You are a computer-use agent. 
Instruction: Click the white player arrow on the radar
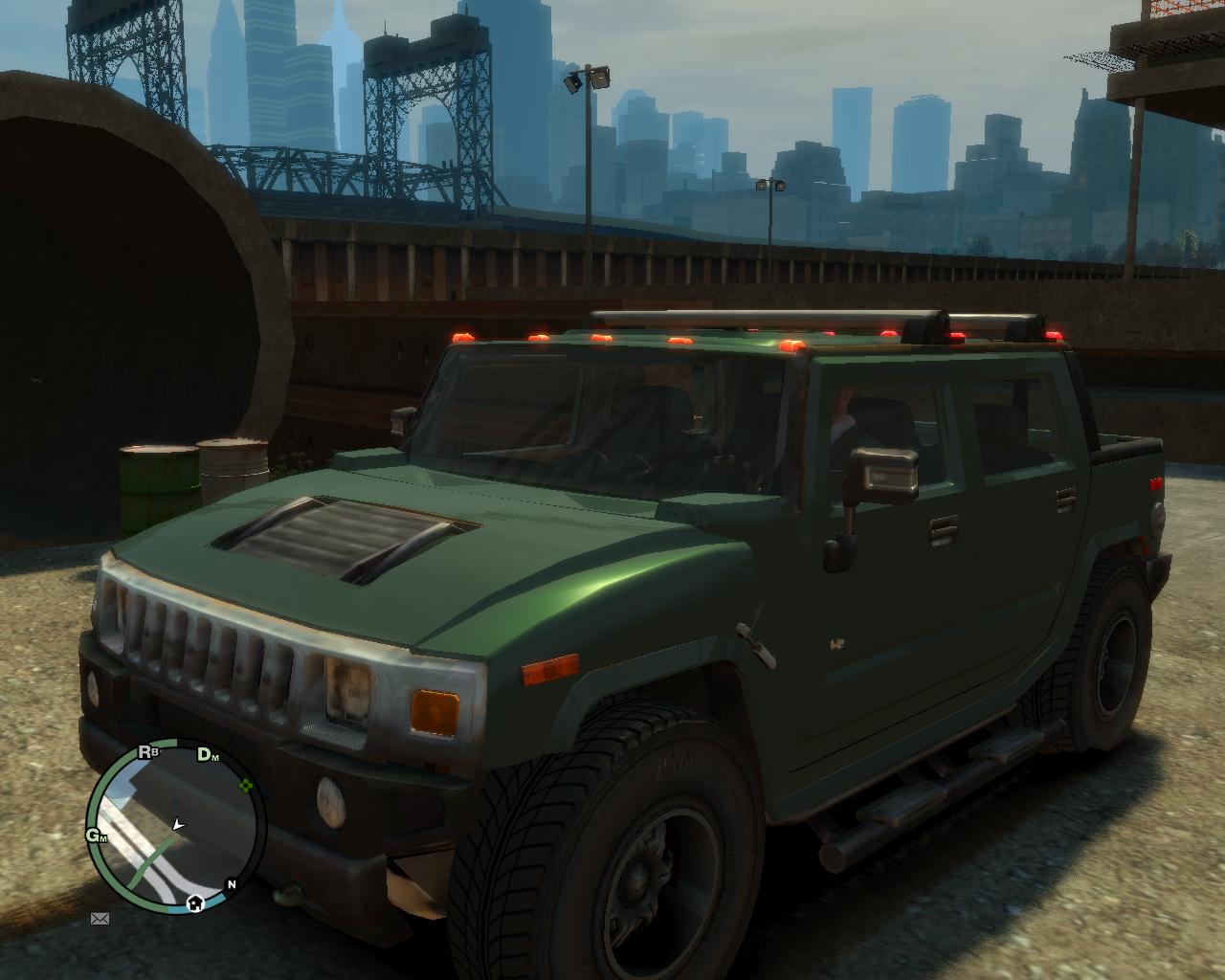(177, 823)
